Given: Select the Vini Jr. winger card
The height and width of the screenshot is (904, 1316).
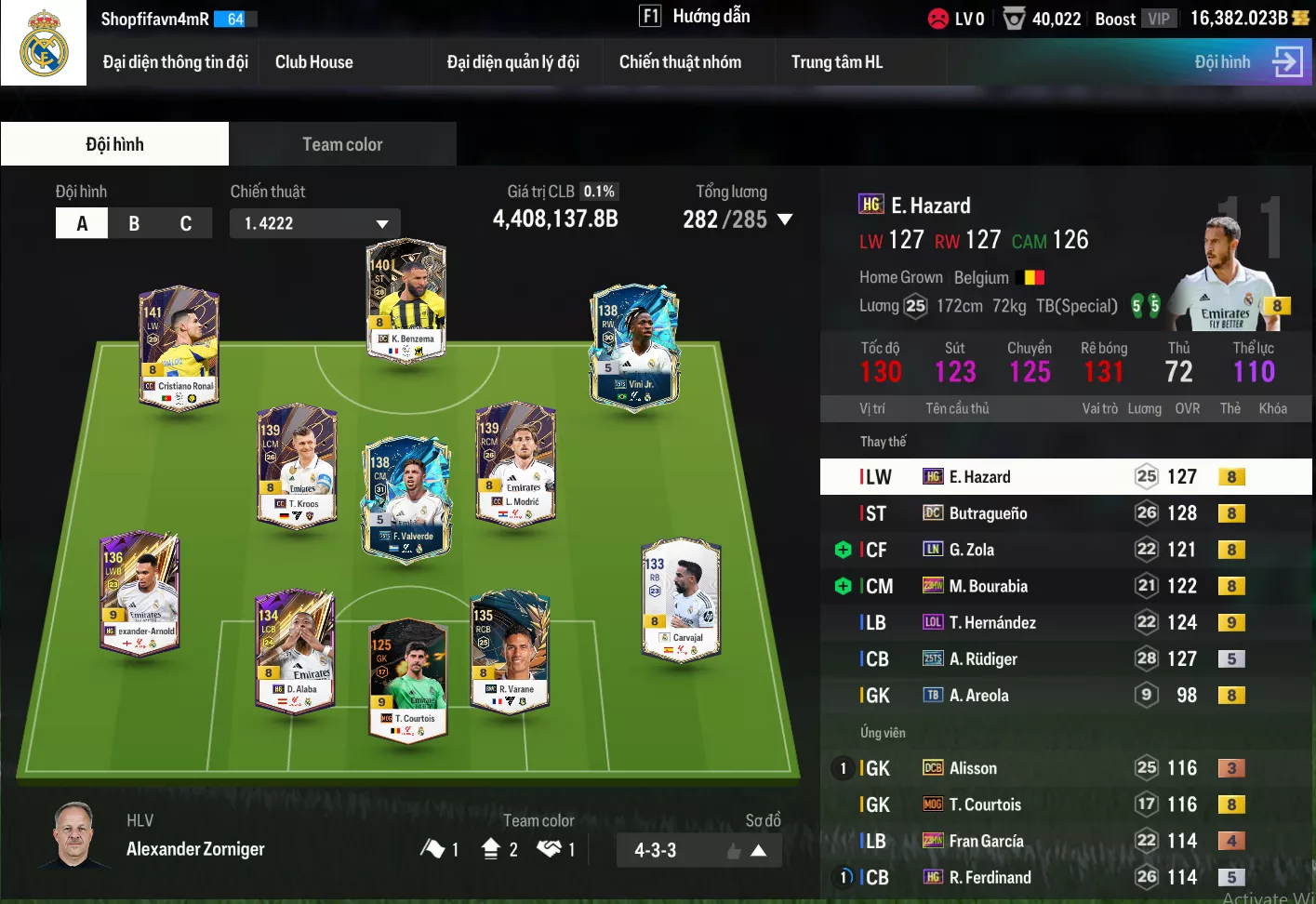Looking at the screenshot, I should tap(634, 346).
